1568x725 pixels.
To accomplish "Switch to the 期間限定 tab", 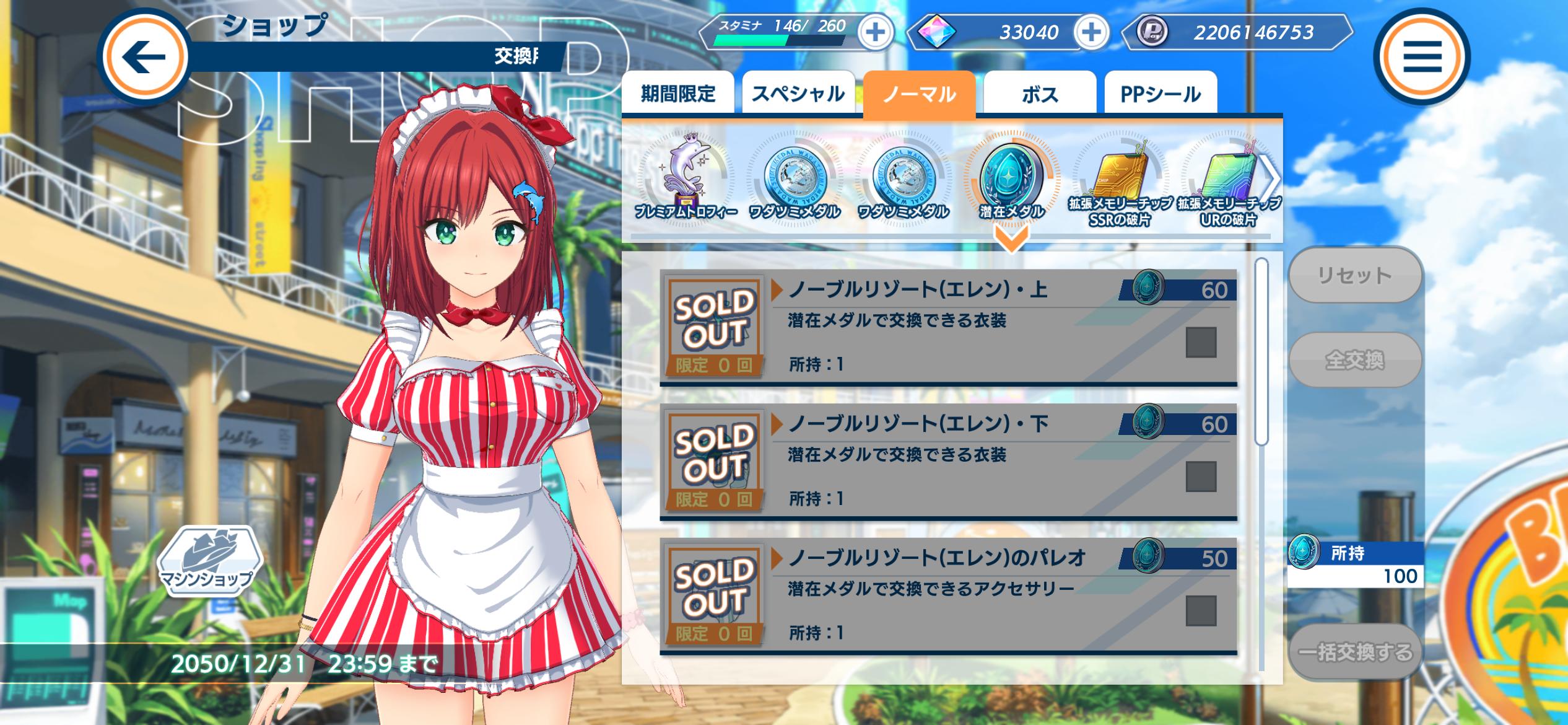I will pyautogui.click(x=678, y=94).
